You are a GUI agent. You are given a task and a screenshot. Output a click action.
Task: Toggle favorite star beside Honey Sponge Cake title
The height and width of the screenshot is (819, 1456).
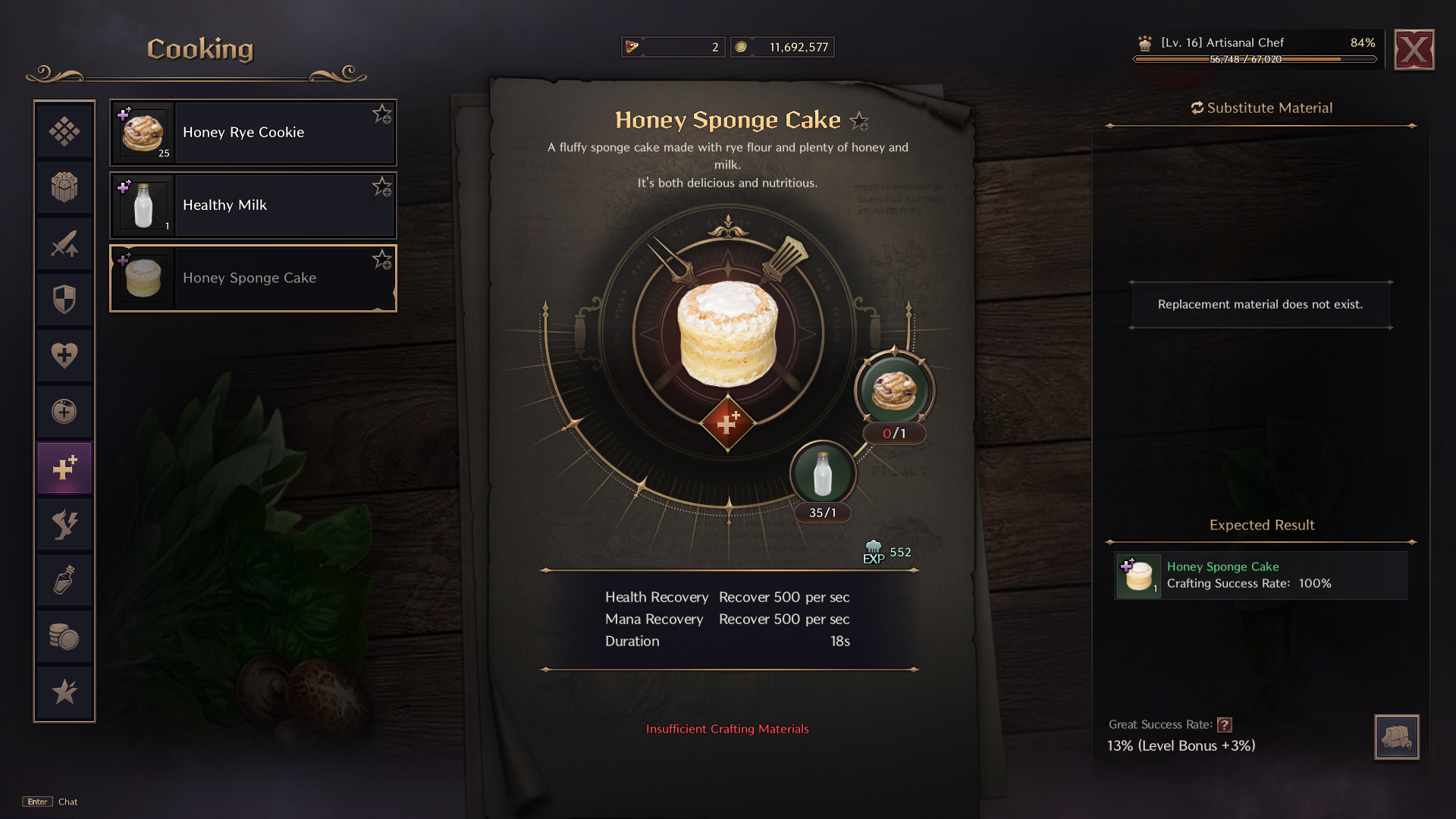[x=859, y=121]
